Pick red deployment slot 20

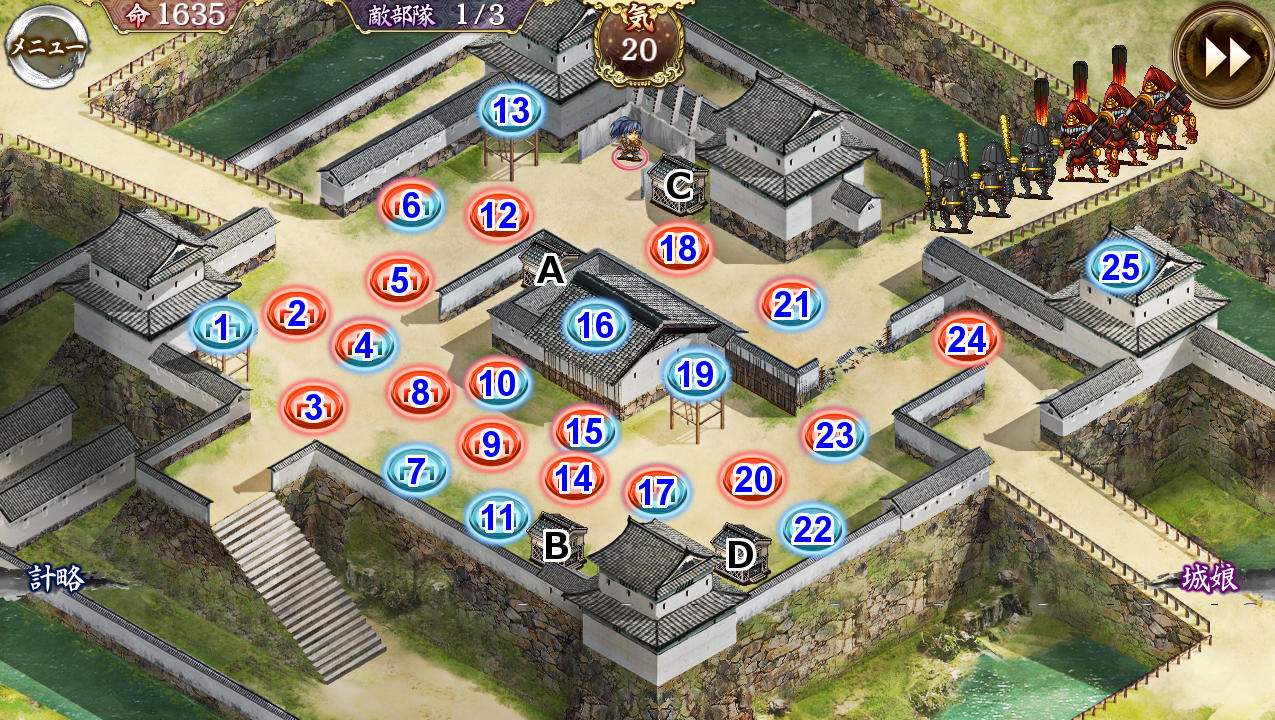(753, 480)
